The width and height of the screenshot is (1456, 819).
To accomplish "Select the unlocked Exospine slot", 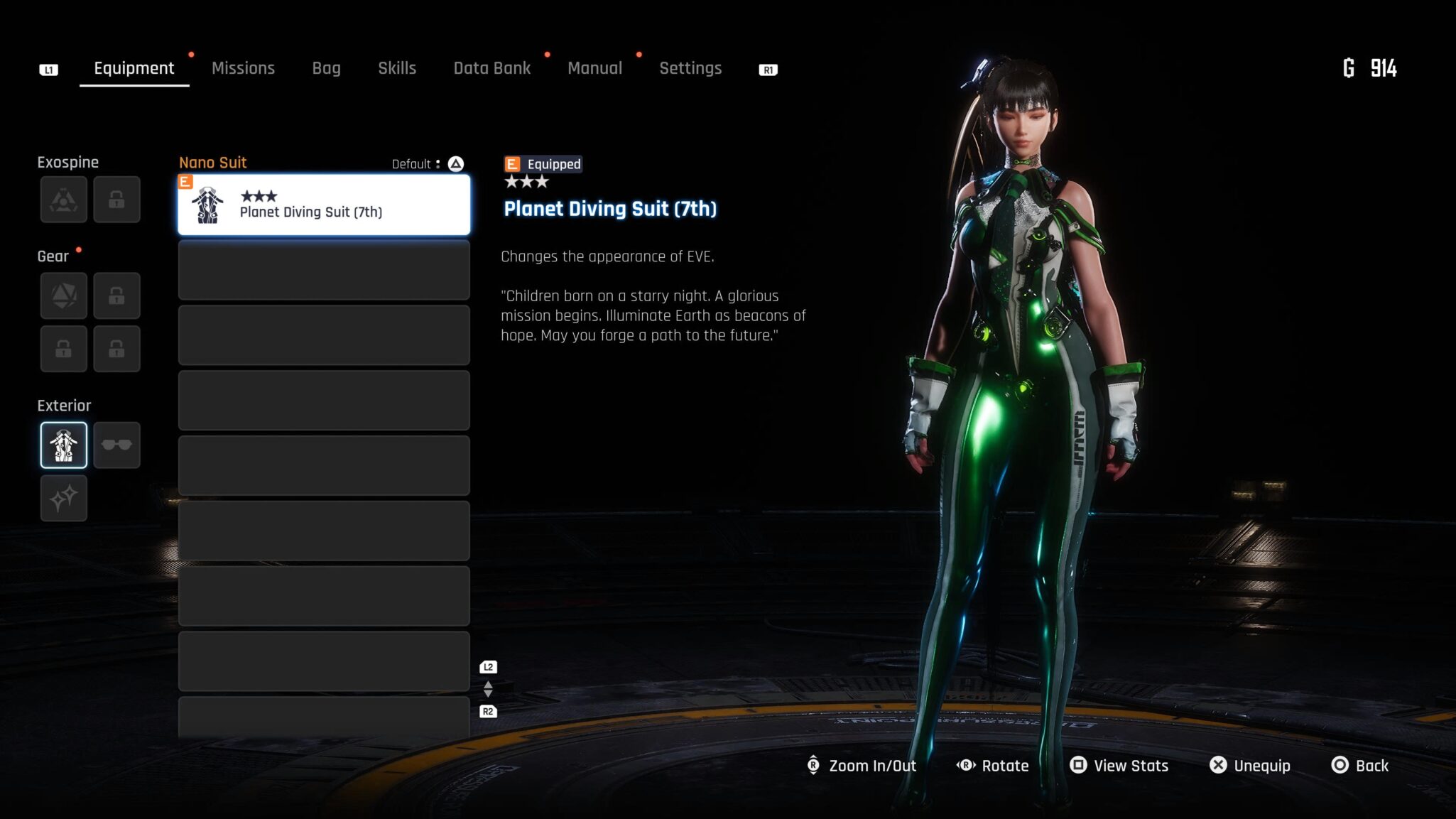I will pos(64,200).
